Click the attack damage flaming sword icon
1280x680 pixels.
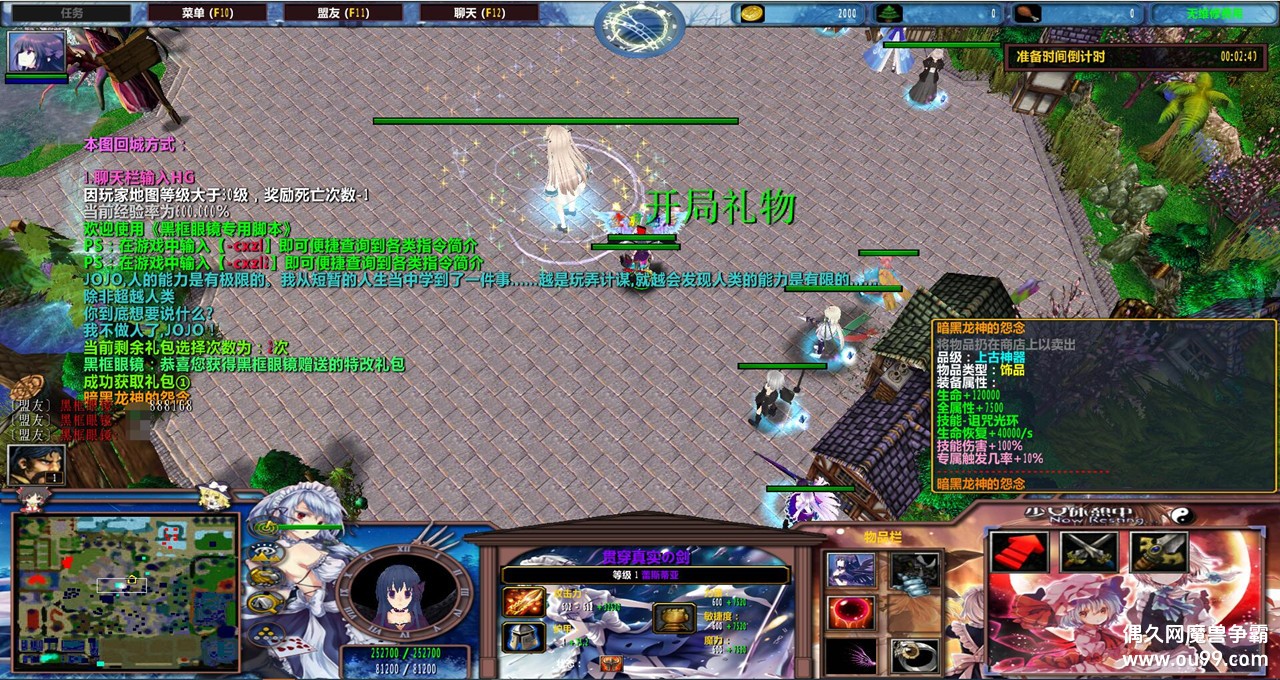(524, 602)
